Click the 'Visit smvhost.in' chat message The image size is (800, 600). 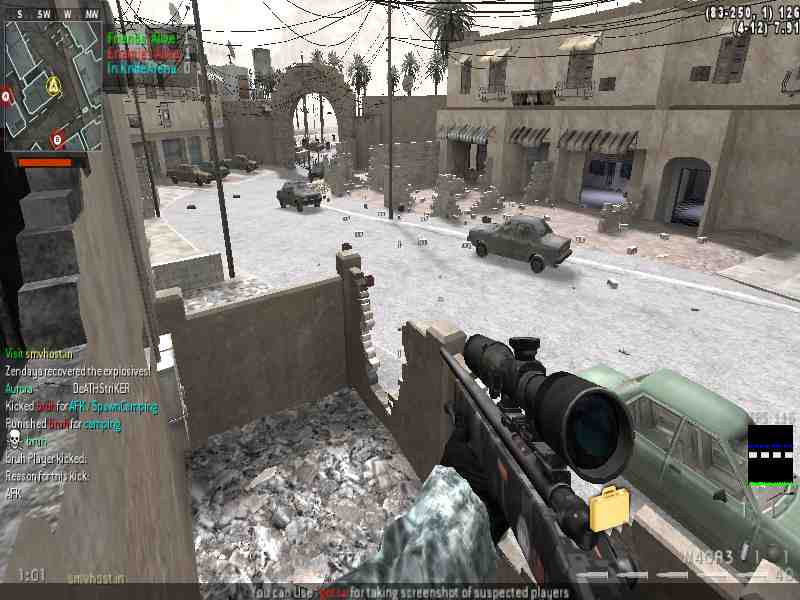pyautogui.click(x=37, y=353)
